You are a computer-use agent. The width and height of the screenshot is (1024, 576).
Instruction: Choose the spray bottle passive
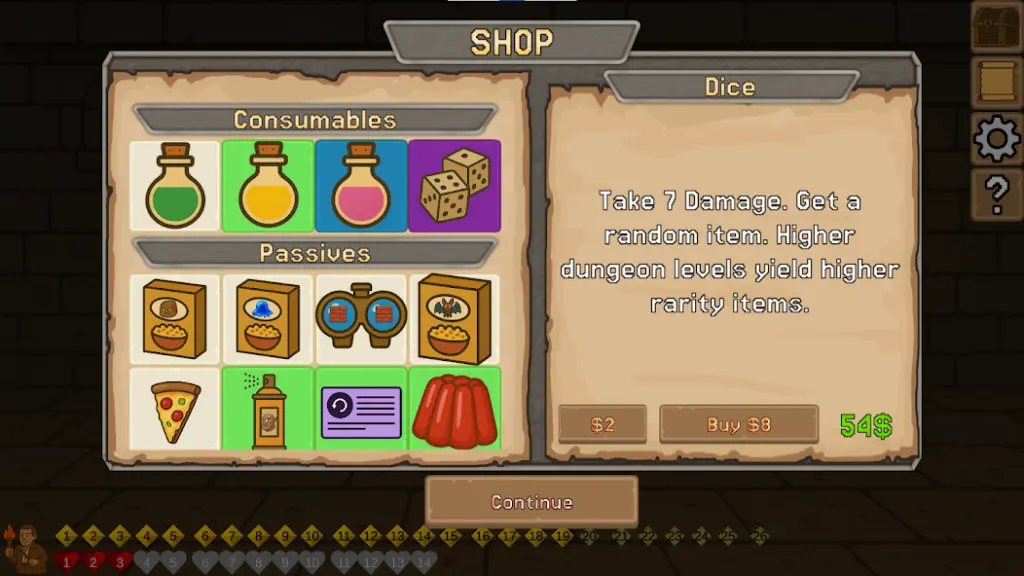[x=268, y=410]
